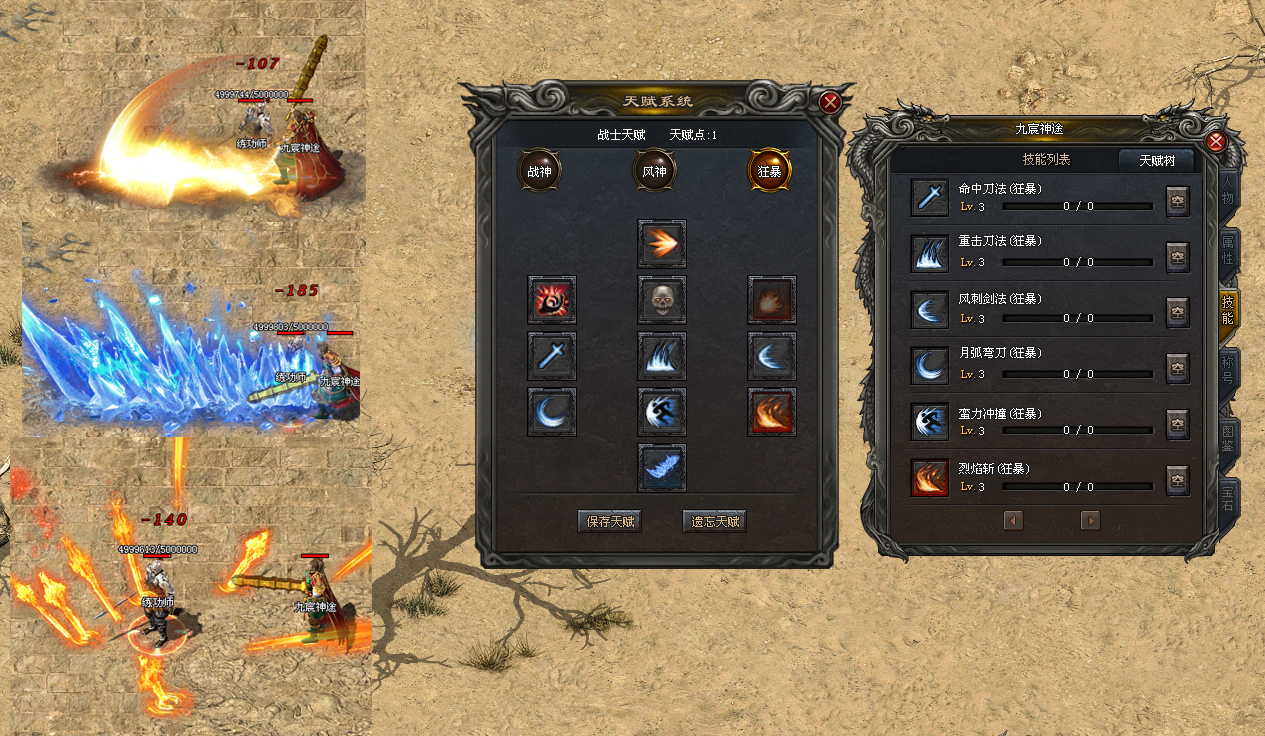Select the skull talent node
The image size is (1265, 736).
point(662,300)
